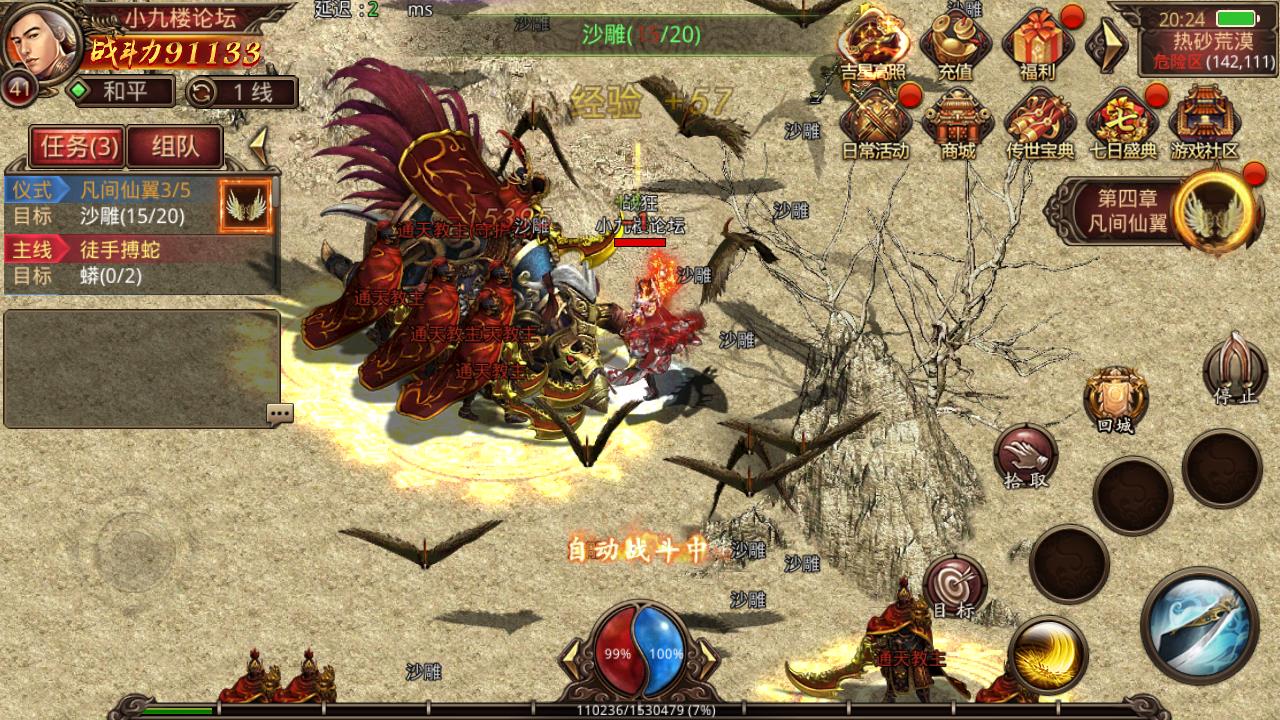This screenshot has width=1280, height=720.
Task: Open the 商城 shop
Action: 957,125
